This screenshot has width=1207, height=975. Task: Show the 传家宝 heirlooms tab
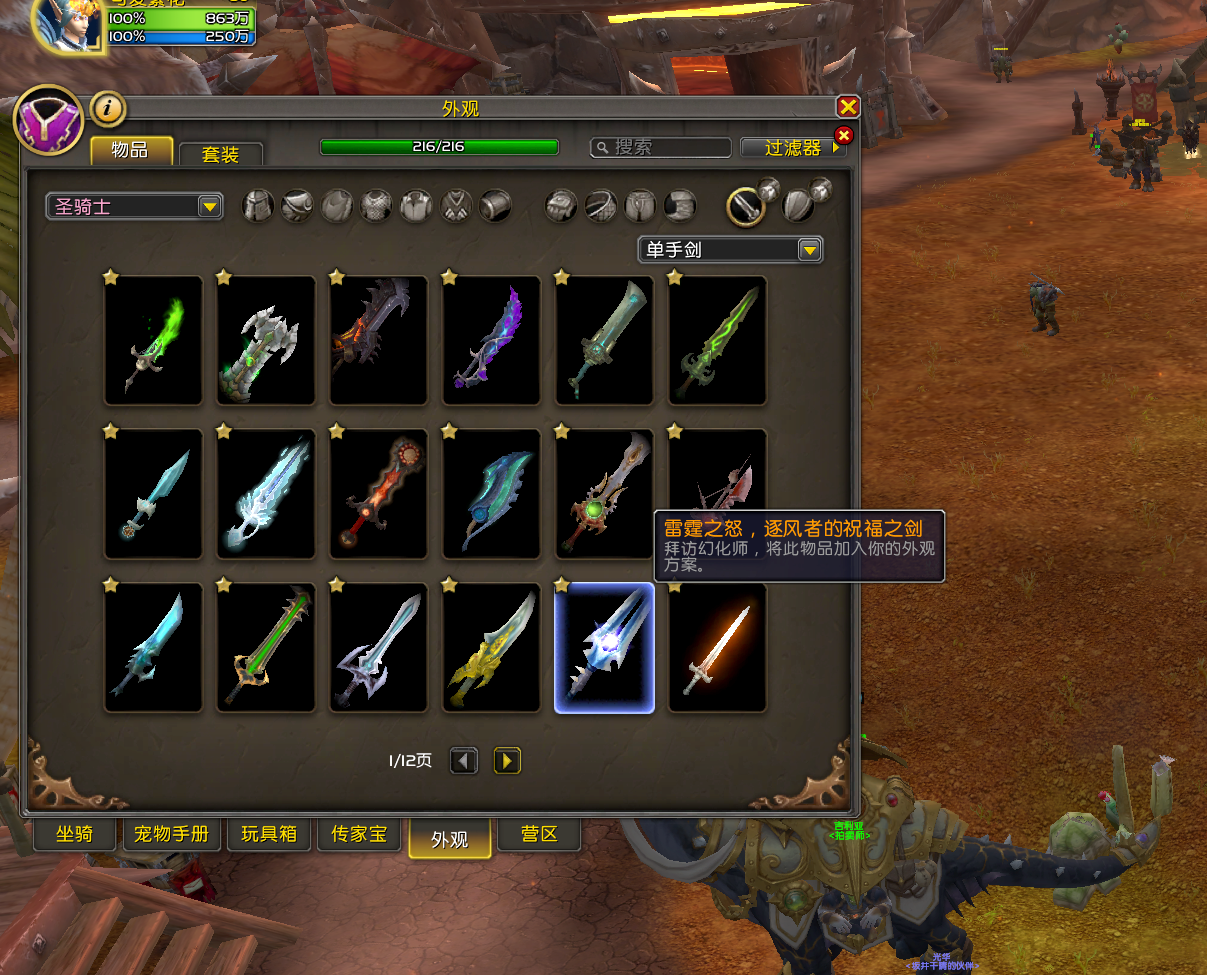pyautogui.click(x=358, y=834)
